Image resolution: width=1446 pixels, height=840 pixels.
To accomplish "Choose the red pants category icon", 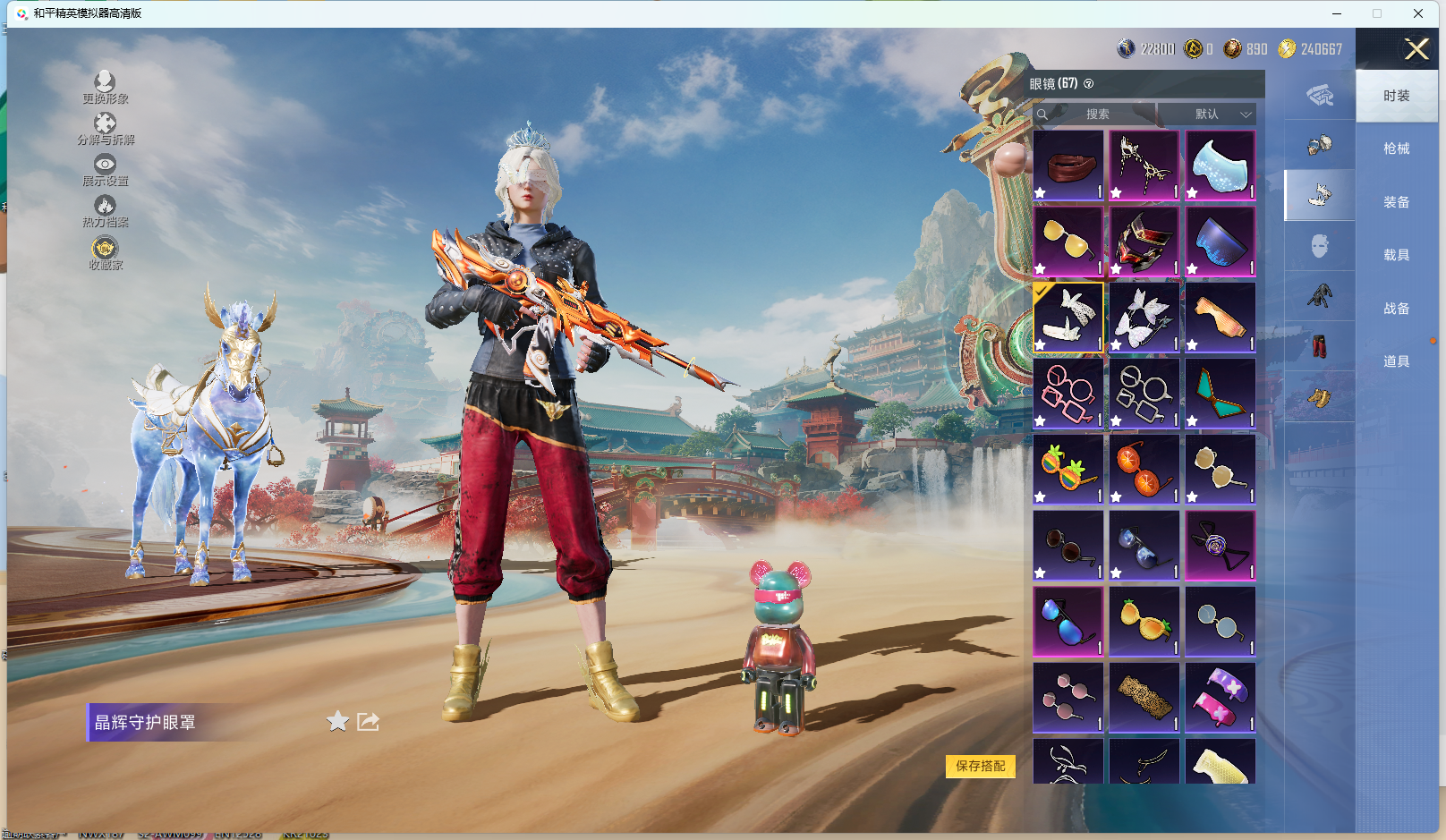I will click(x=1319, y=346).
